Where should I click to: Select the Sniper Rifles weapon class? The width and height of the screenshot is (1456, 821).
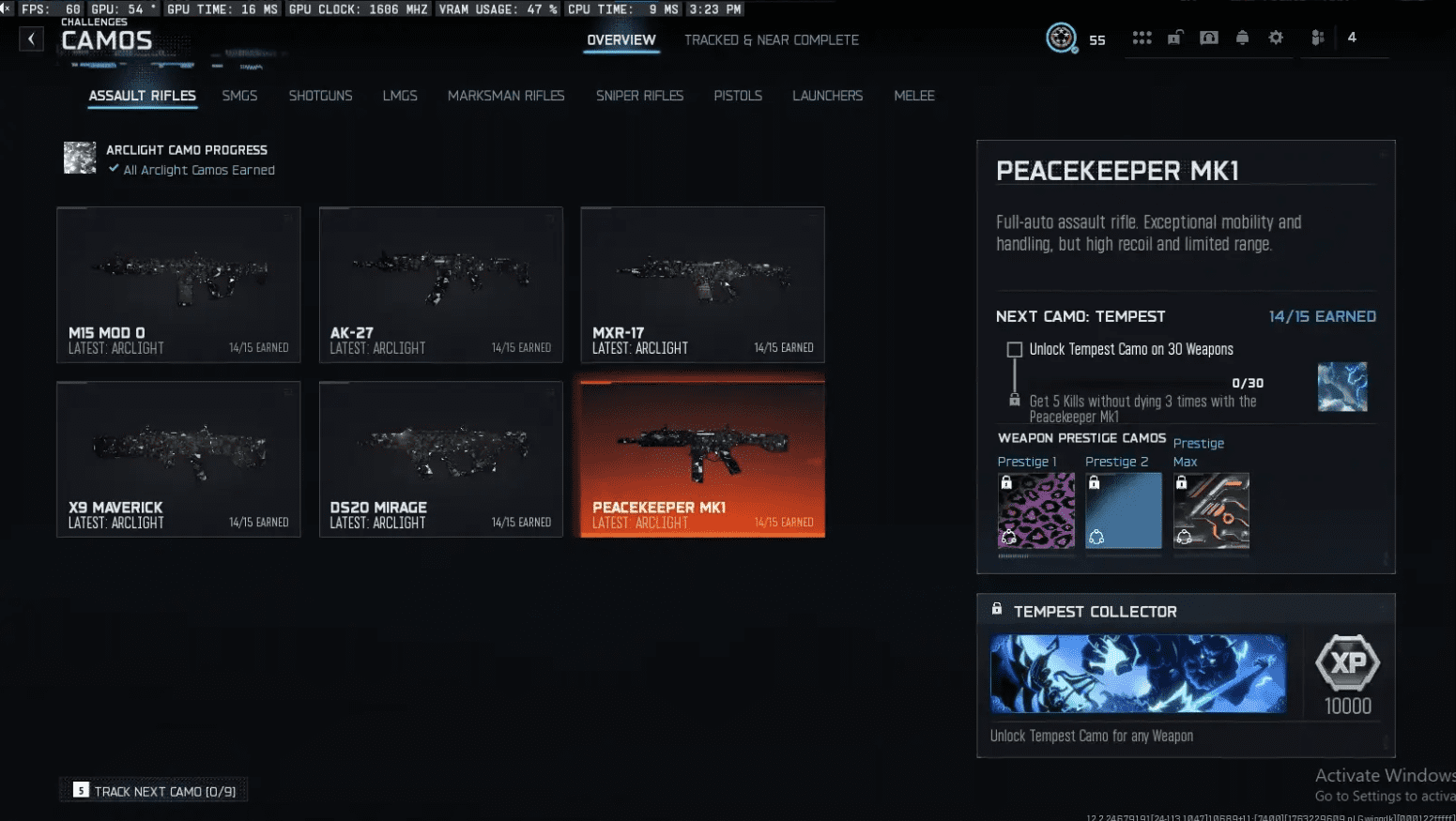point(639,96)
